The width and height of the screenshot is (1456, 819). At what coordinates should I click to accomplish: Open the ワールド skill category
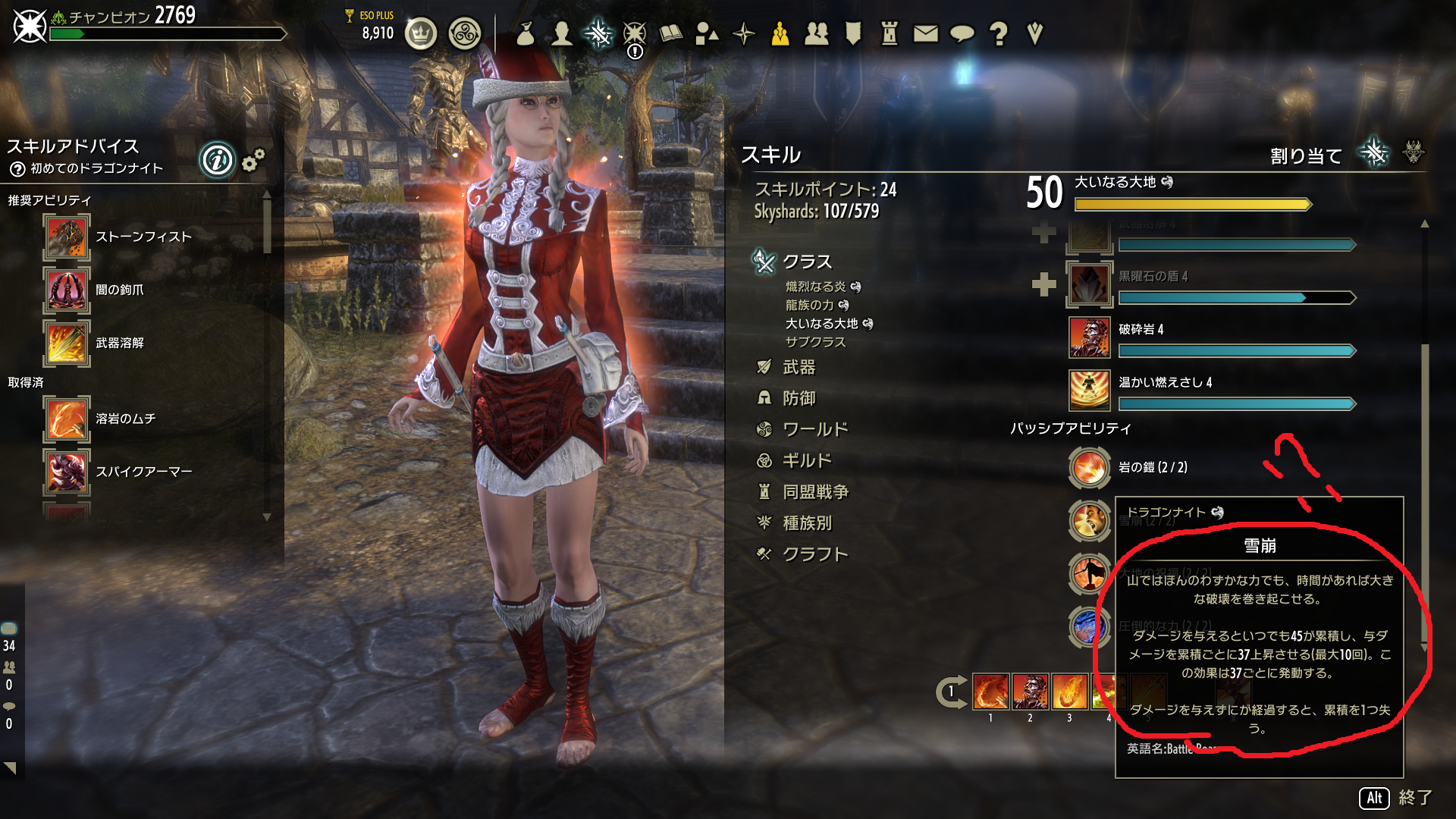814,430
